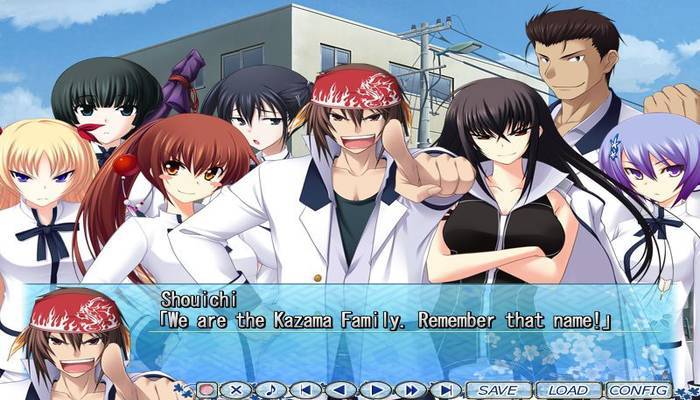Click the pink square button
Viewport: 700px width, 400px height.
pos(206,389)
